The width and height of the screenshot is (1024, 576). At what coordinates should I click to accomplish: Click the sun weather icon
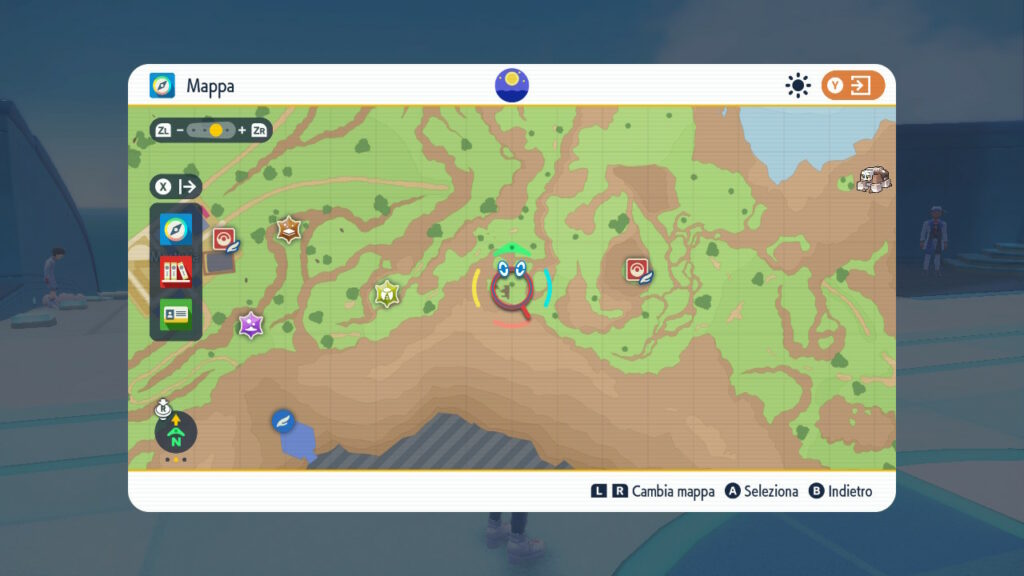coord(797,86)
